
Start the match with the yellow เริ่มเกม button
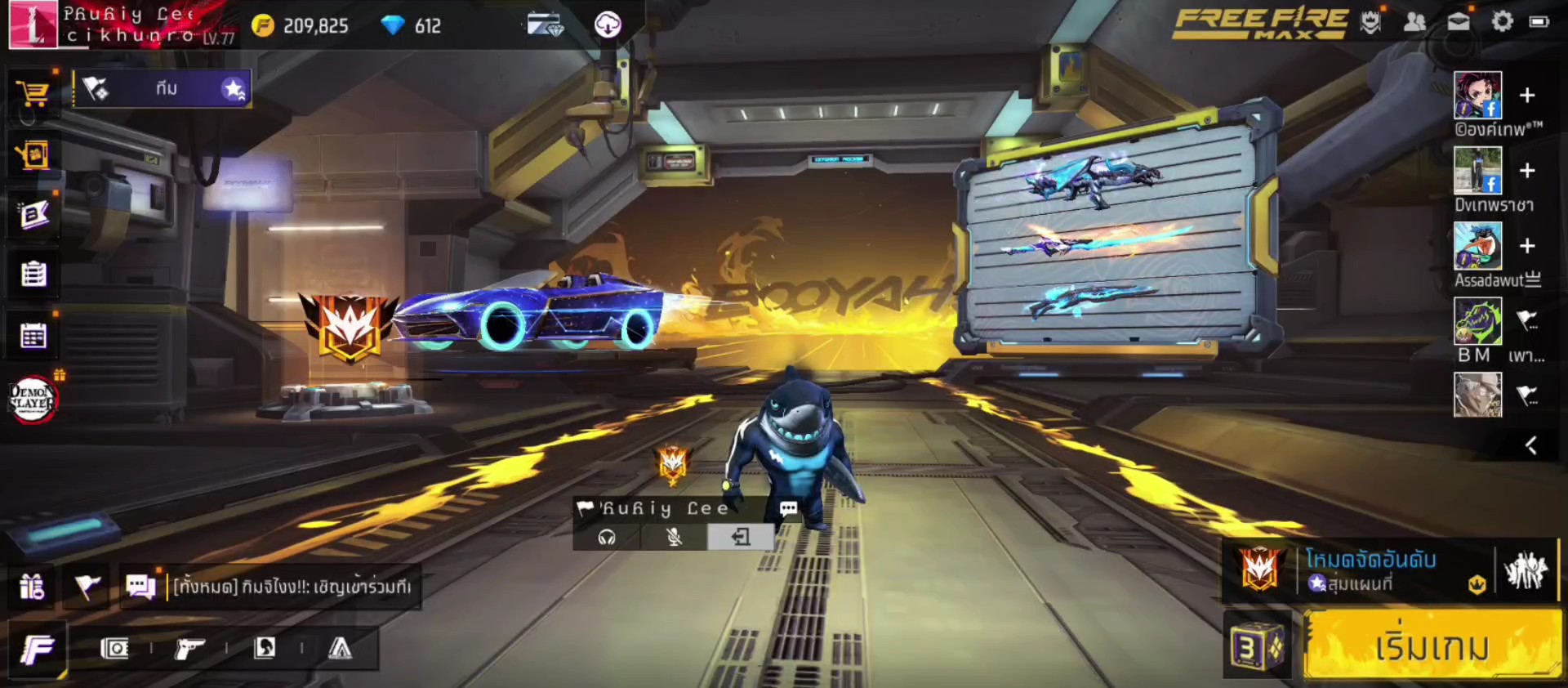coord(1431,647)
